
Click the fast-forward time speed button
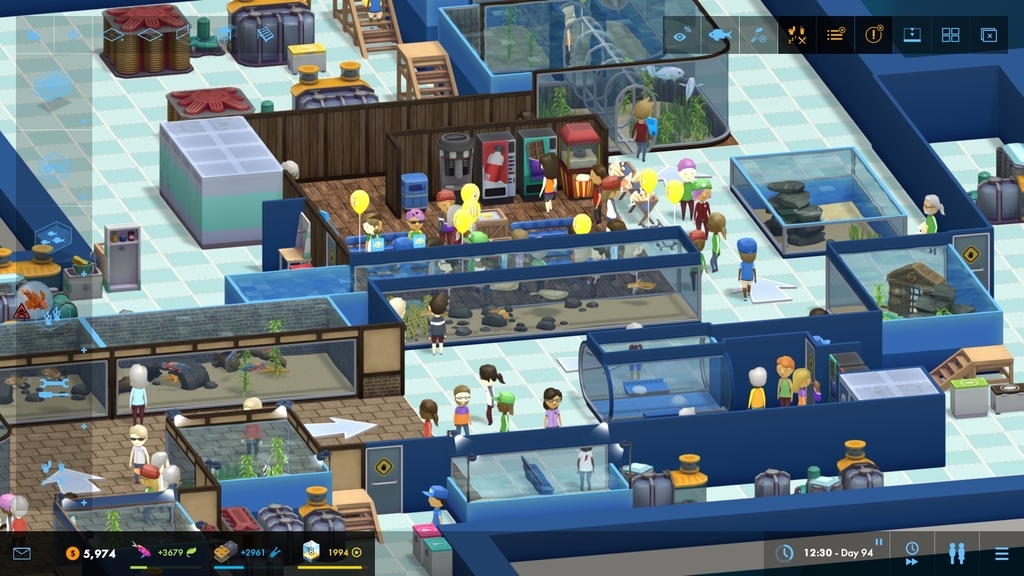tap(912, 552)
